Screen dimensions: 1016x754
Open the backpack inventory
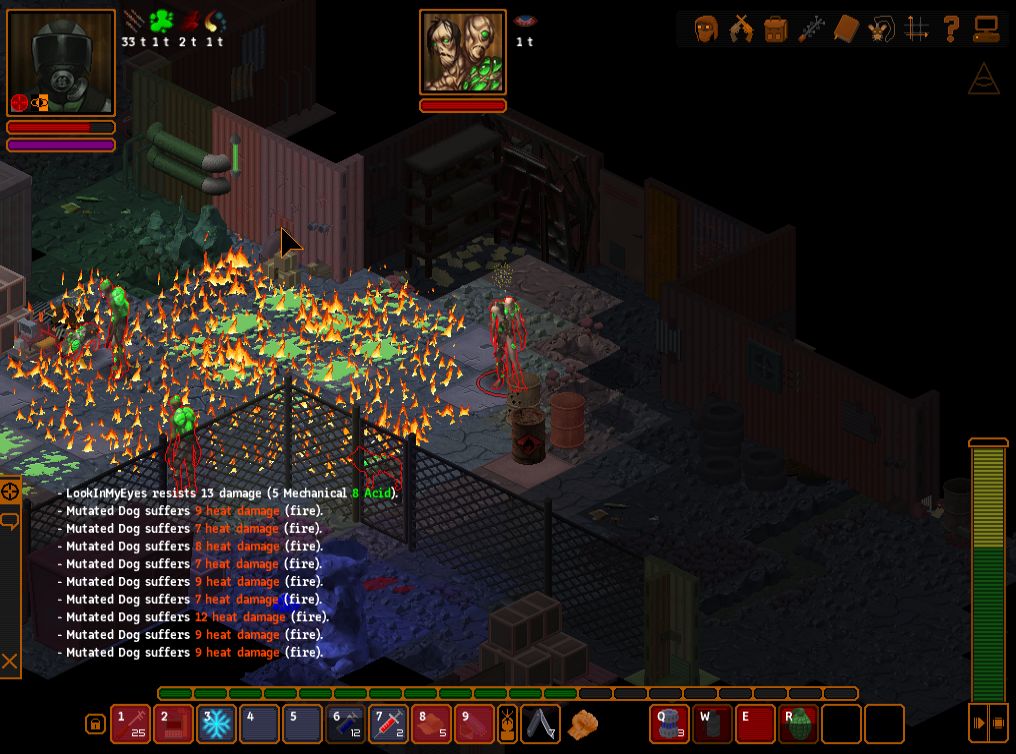(x=776, y=28)
